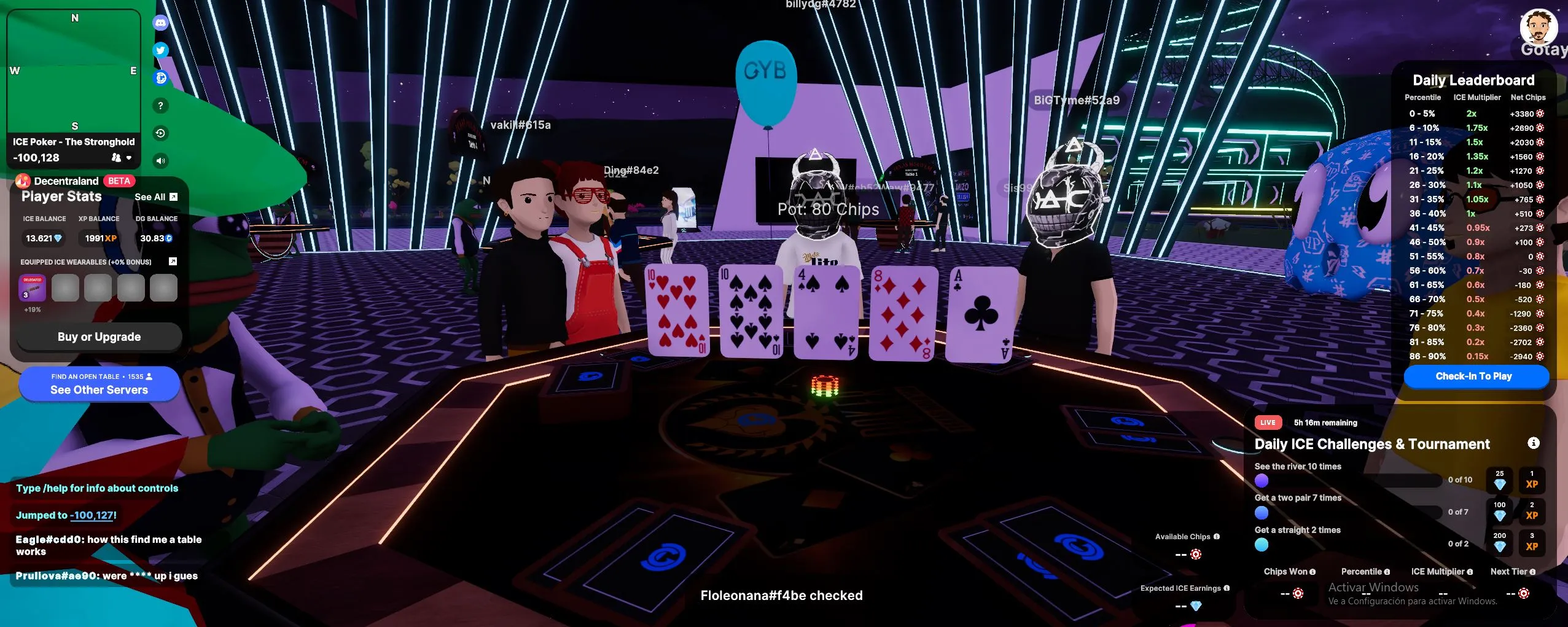
Task: Expand the player list chevron on the minimap
Action: 129,158
